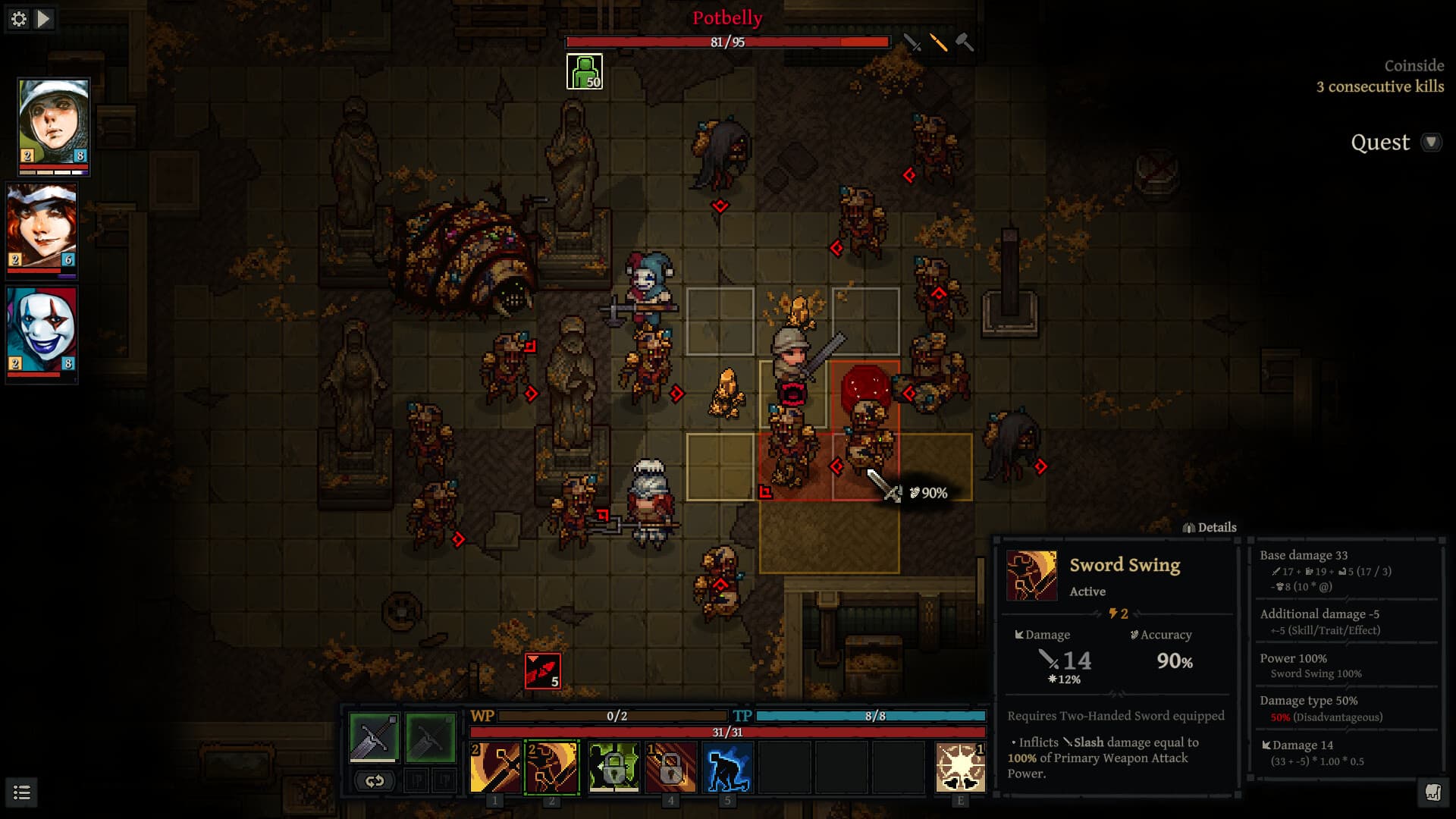
Task: Open the journal icon at bottom-right corner
Action: click(1432, 793)
